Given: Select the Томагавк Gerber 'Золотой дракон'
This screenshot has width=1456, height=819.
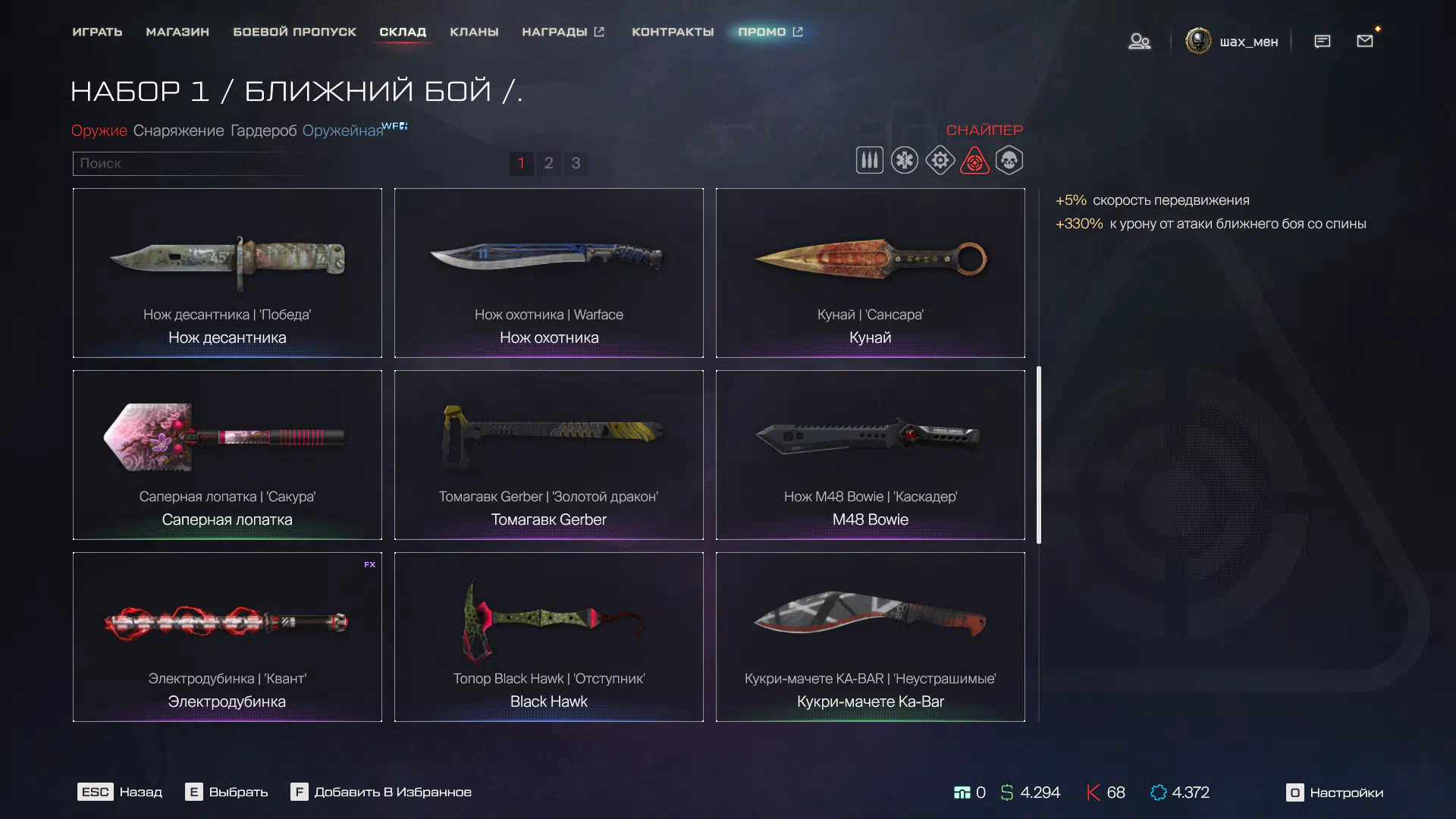Looking at the screenshot, I should click(x=548, y=455).
